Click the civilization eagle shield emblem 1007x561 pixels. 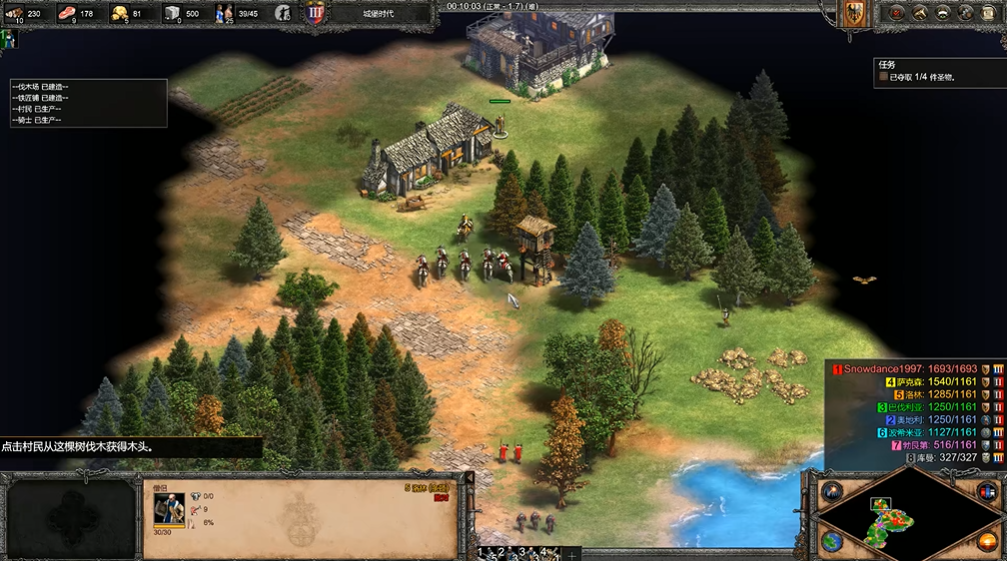855,13
